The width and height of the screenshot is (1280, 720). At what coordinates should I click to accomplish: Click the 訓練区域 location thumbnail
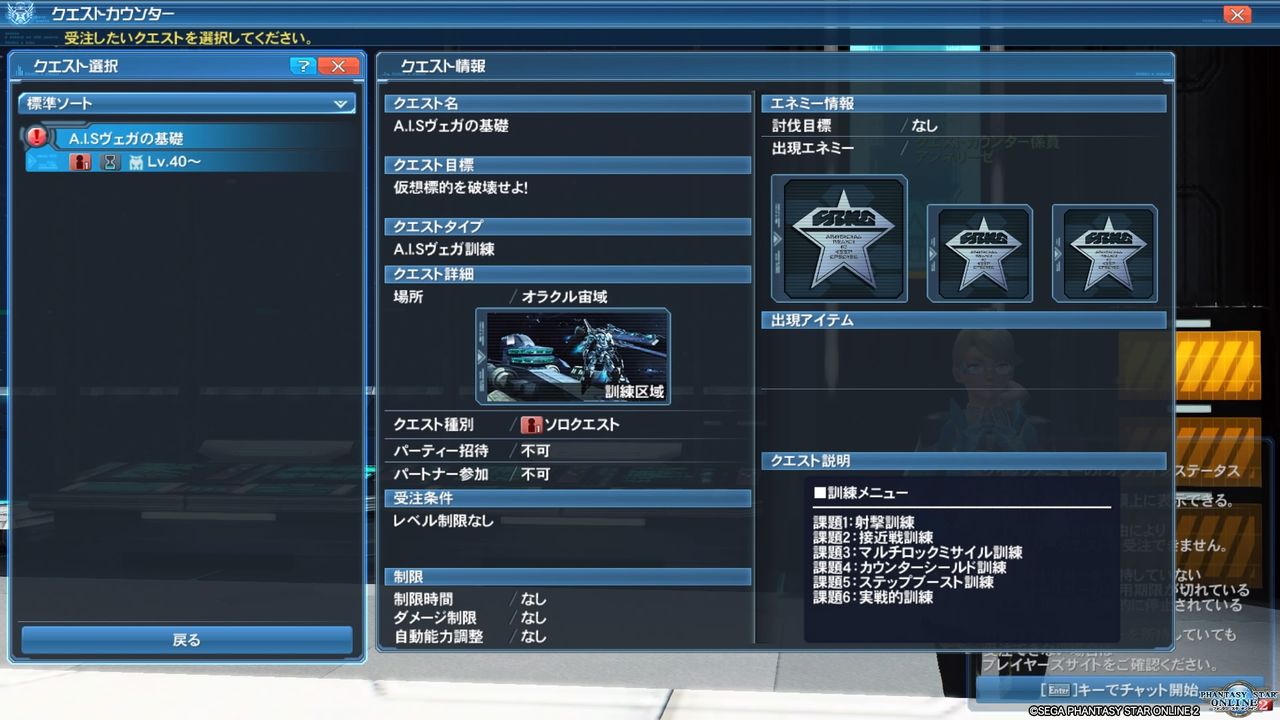(572, 357)
